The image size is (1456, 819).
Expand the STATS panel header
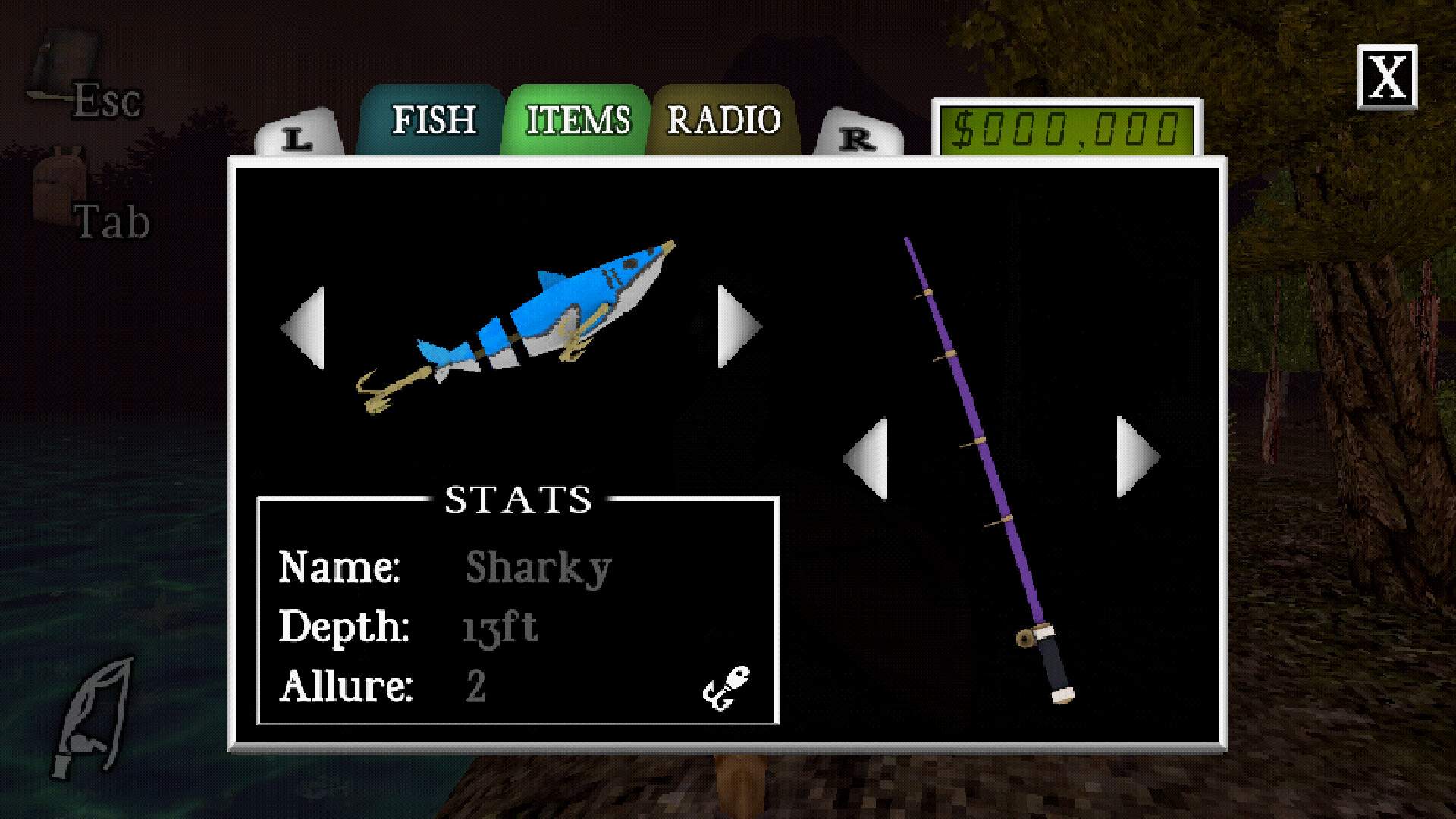pos(518,498)
